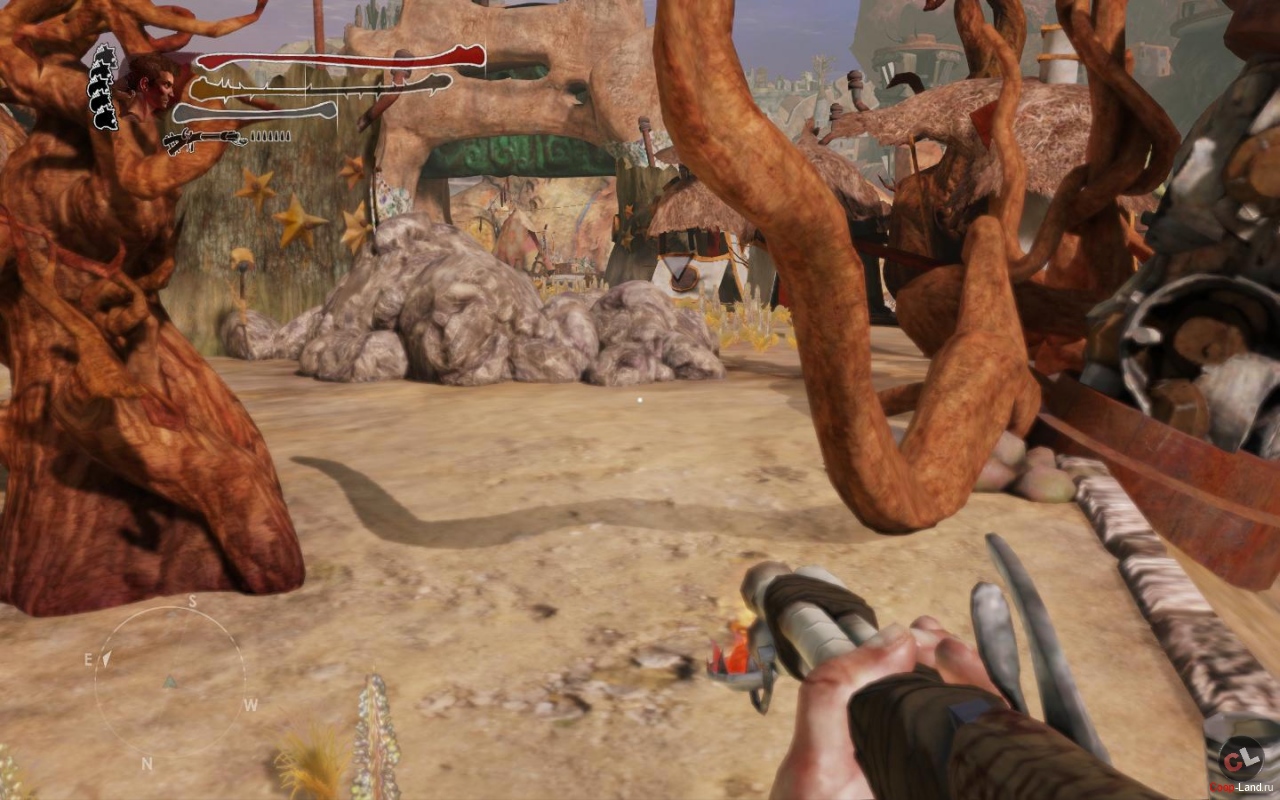Open the Coop-Land.ru watermark logo
The height and width of the screenshot is (800, 1280).
pos(1240,761)
